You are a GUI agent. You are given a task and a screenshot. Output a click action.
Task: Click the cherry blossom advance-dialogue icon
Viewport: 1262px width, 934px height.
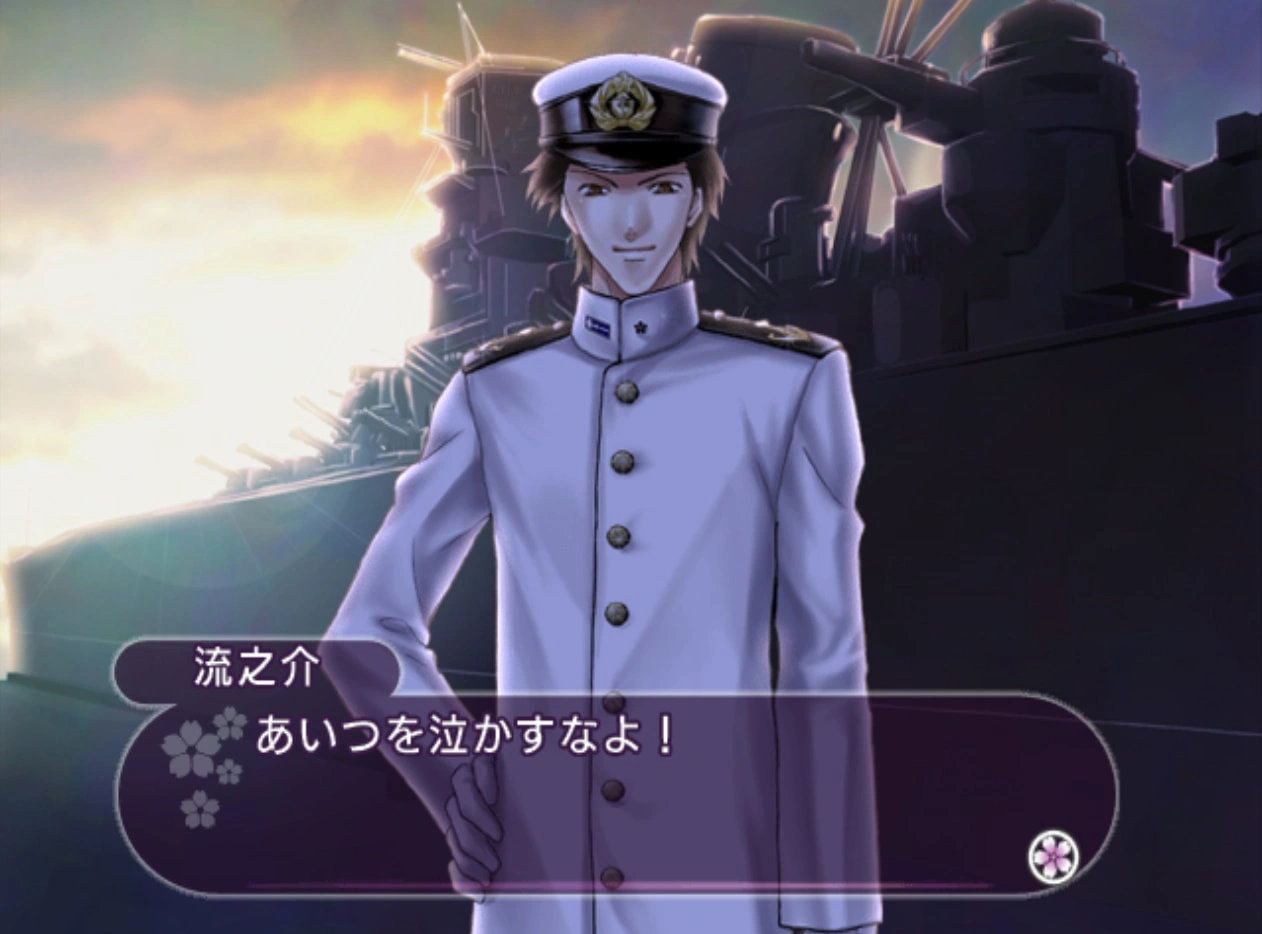1053,856
